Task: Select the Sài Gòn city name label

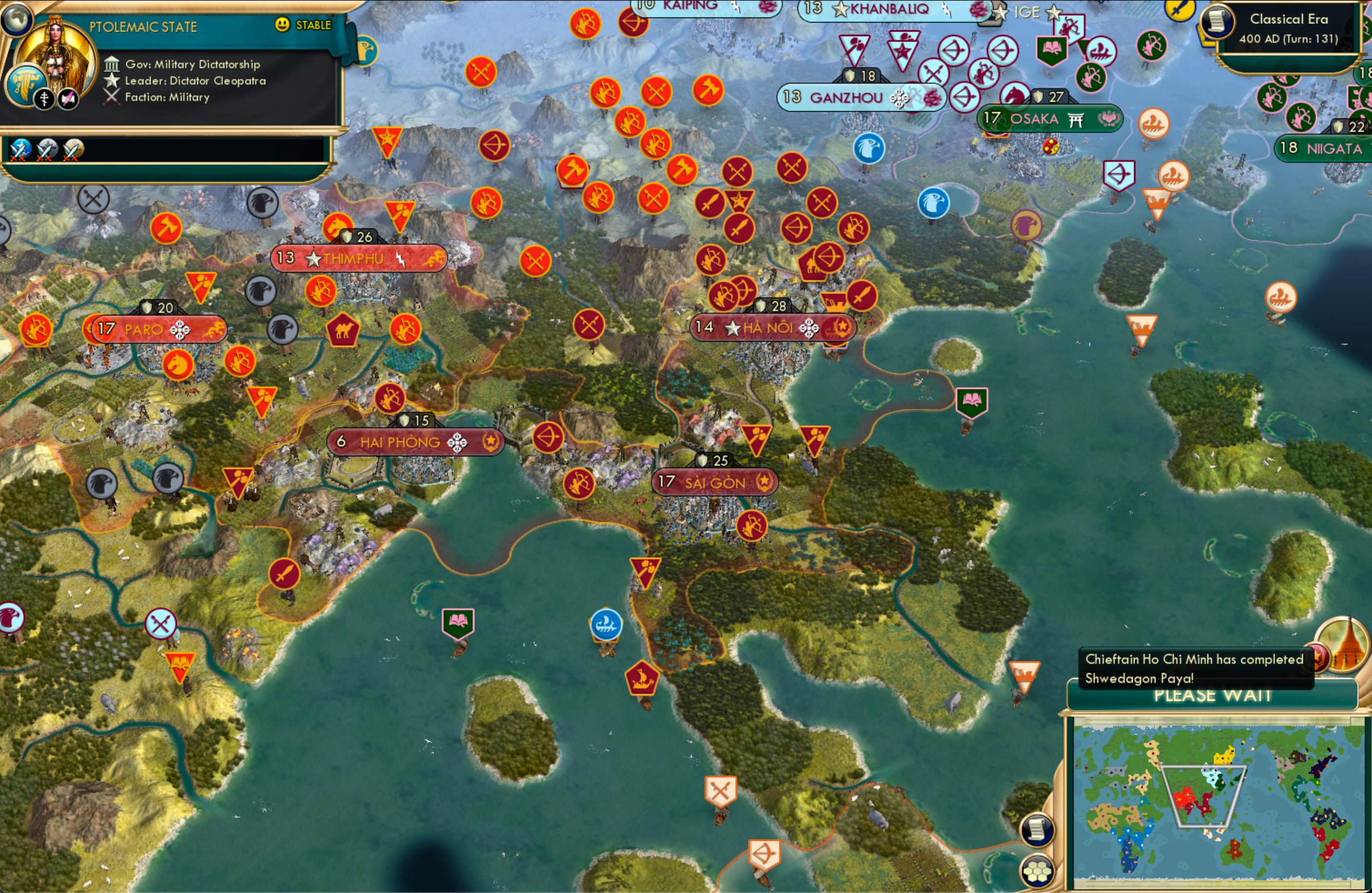Action: 715,482
